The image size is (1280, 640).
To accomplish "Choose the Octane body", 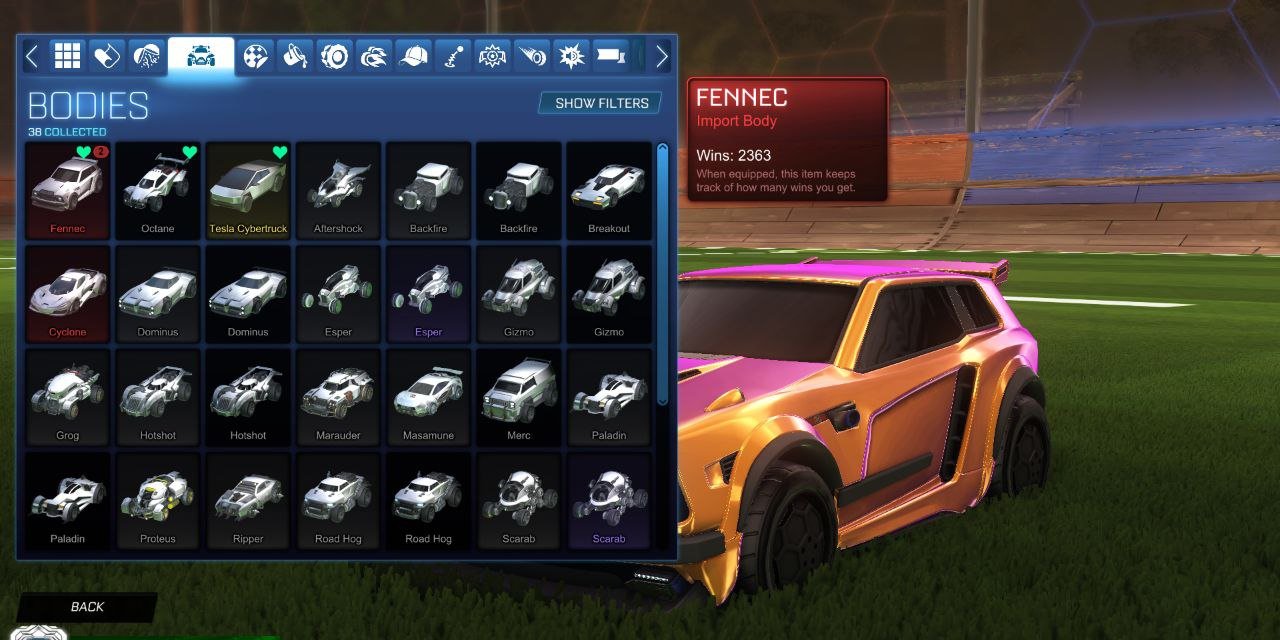I will pyautogui.click(x=158, y=191).
